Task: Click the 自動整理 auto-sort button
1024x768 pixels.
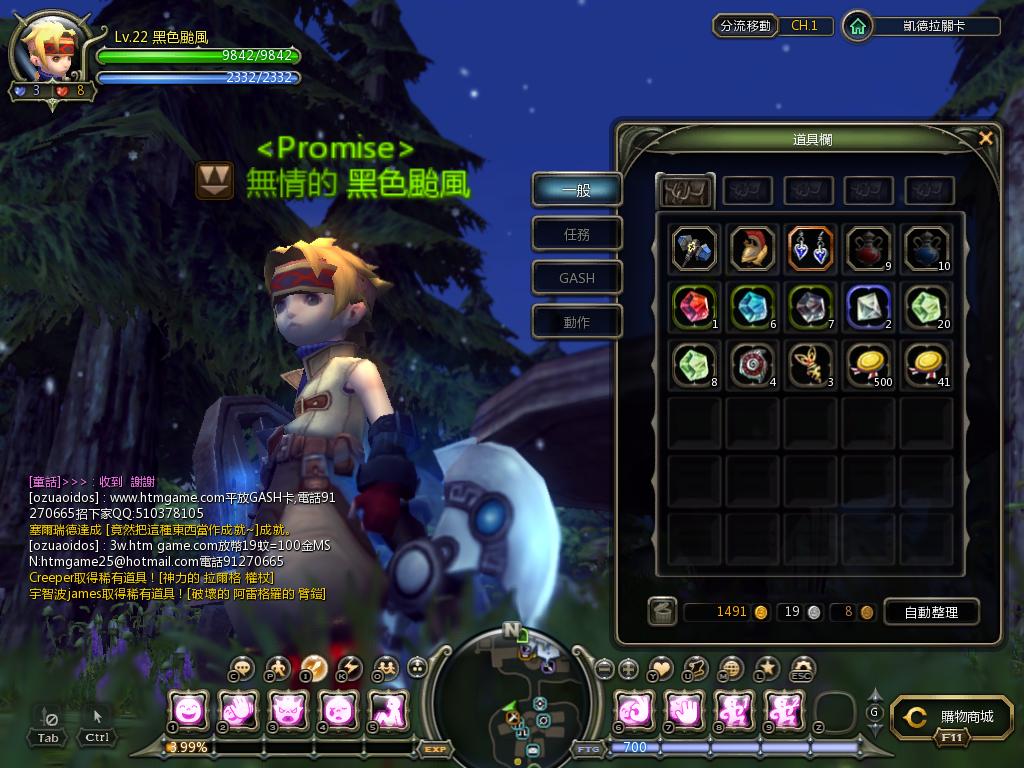Action: 931,612
